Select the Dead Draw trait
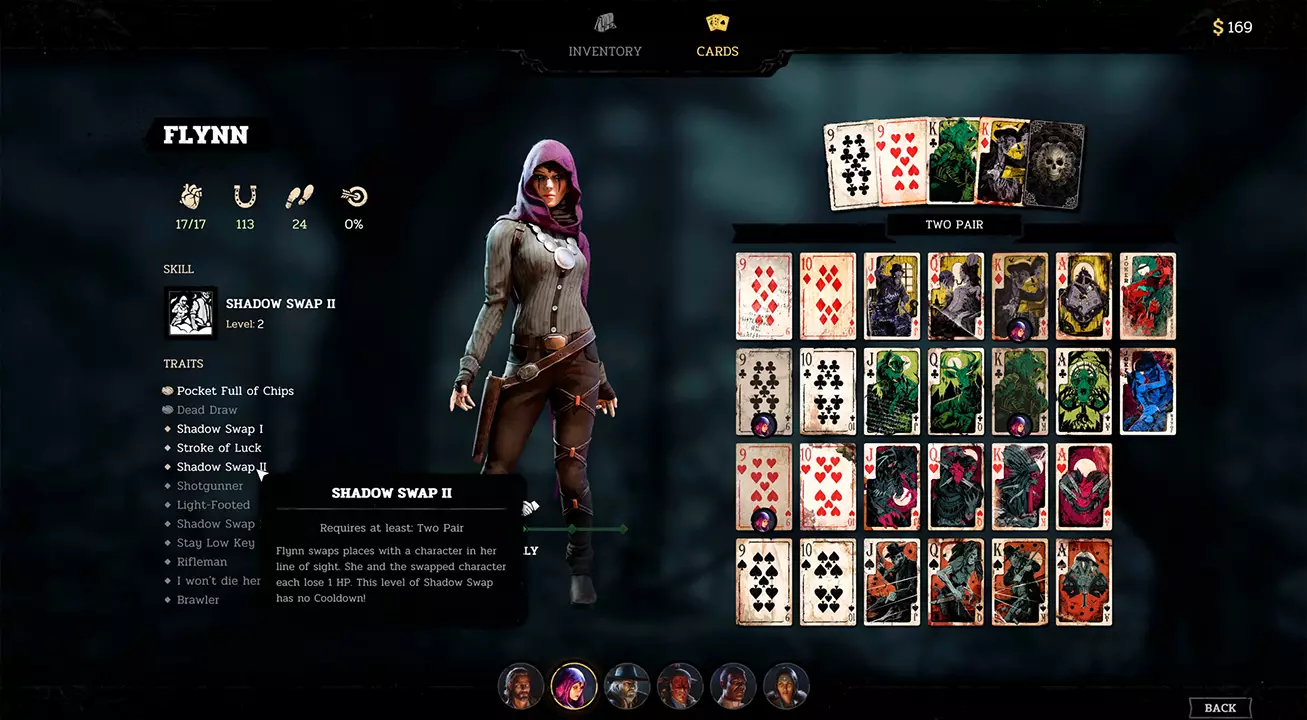 click(207, 409)
